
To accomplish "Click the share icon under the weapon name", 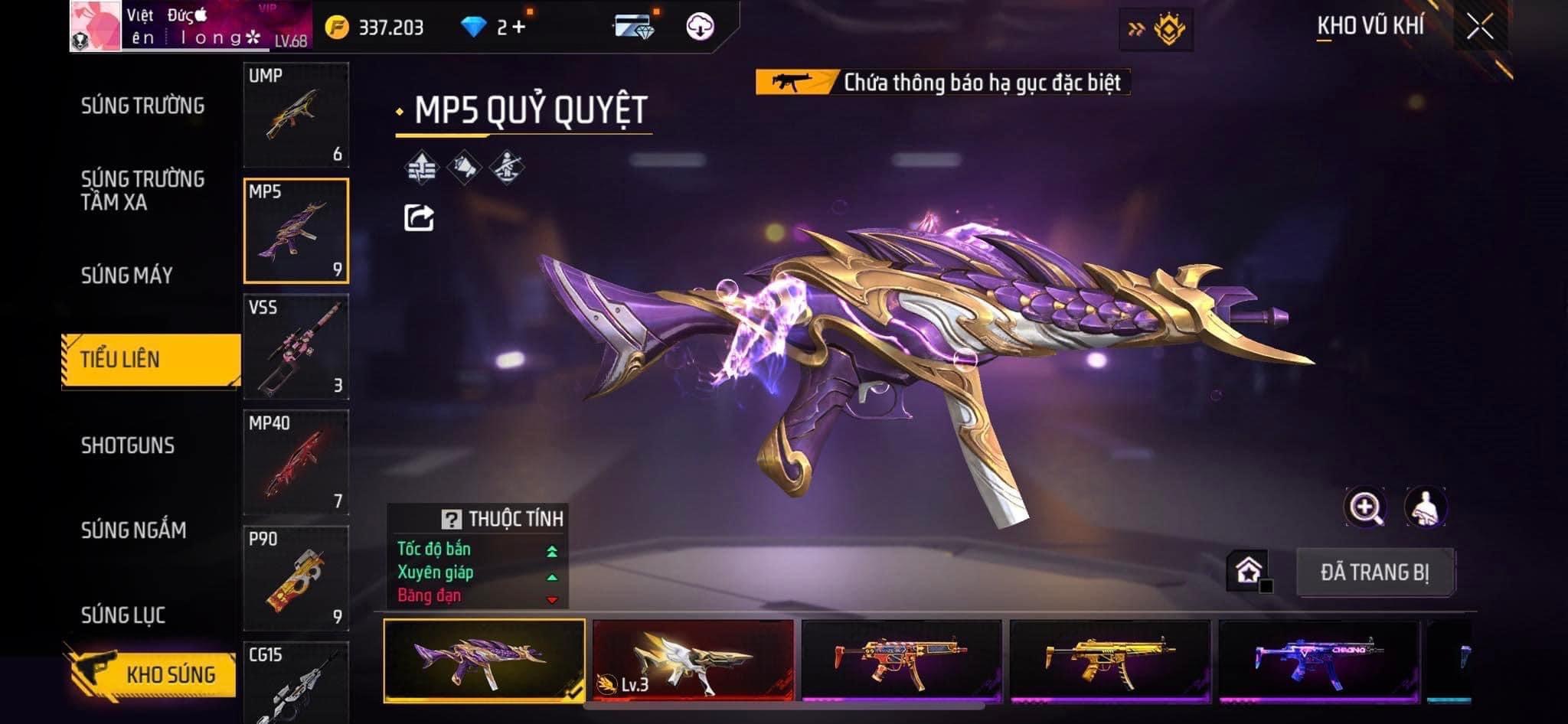I will coord(419,218).
